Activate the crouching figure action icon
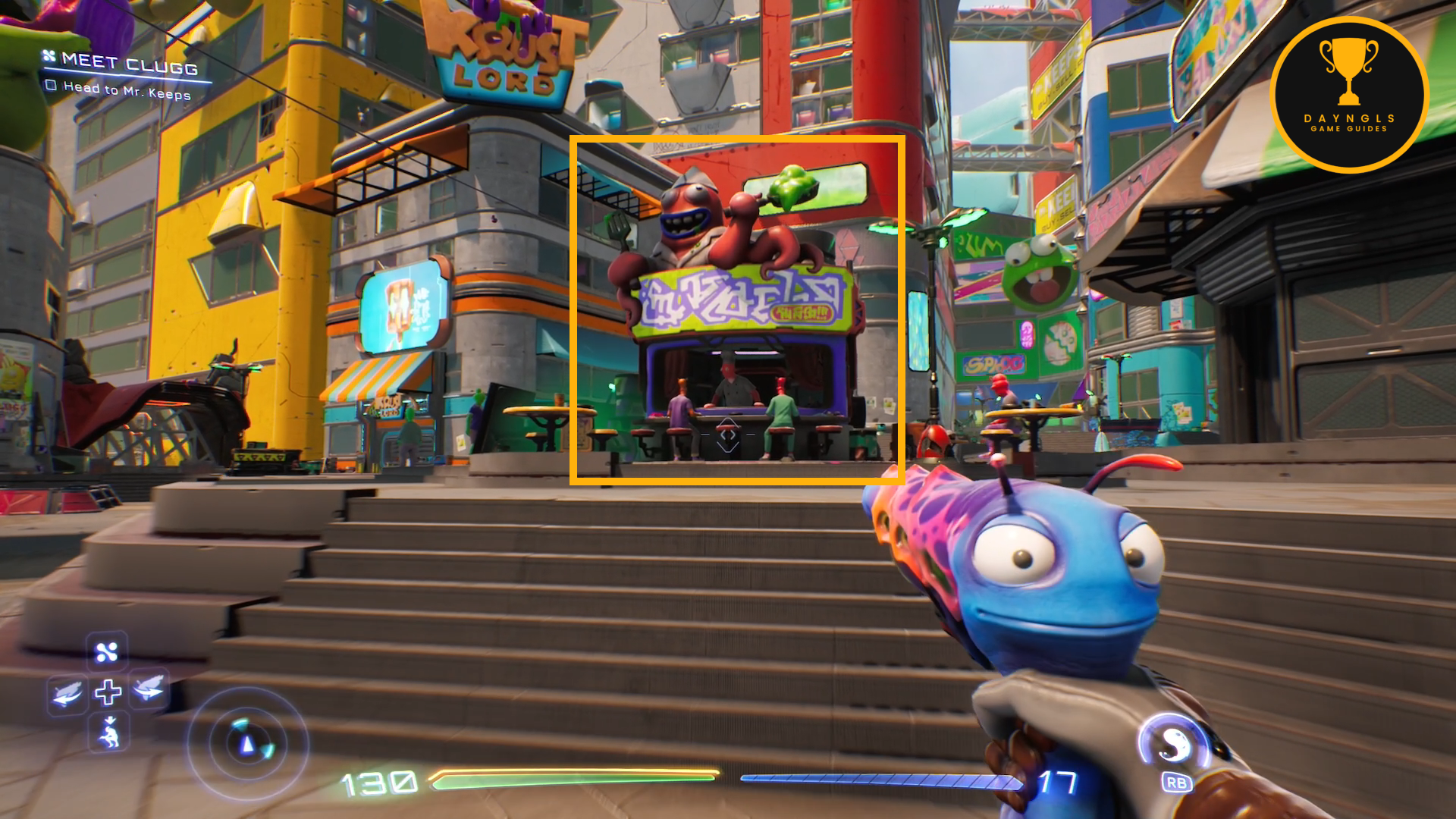This screenshot has height=819, width=1456. click(x=109, y=733)
